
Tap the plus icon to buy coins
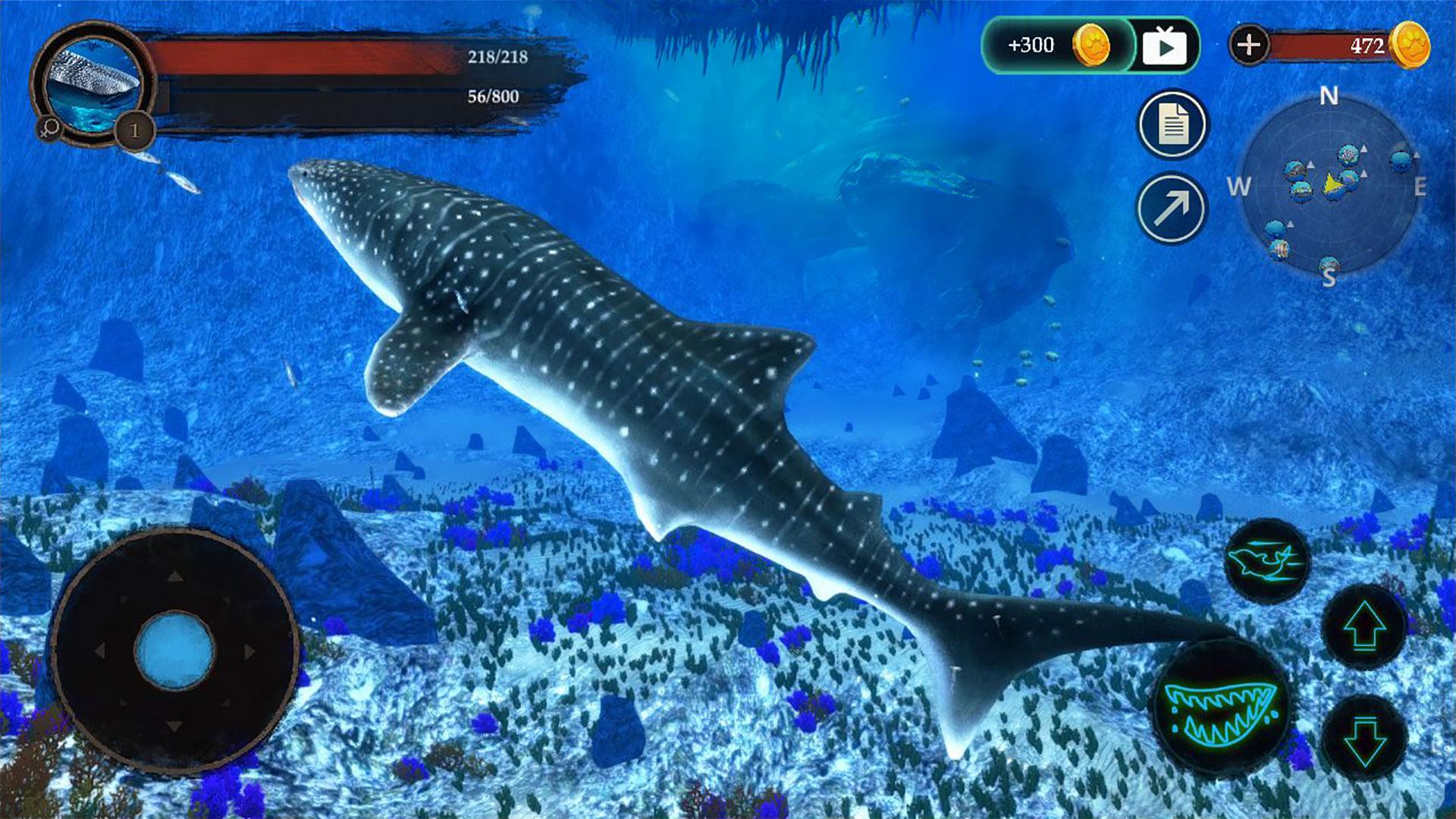1248,45
